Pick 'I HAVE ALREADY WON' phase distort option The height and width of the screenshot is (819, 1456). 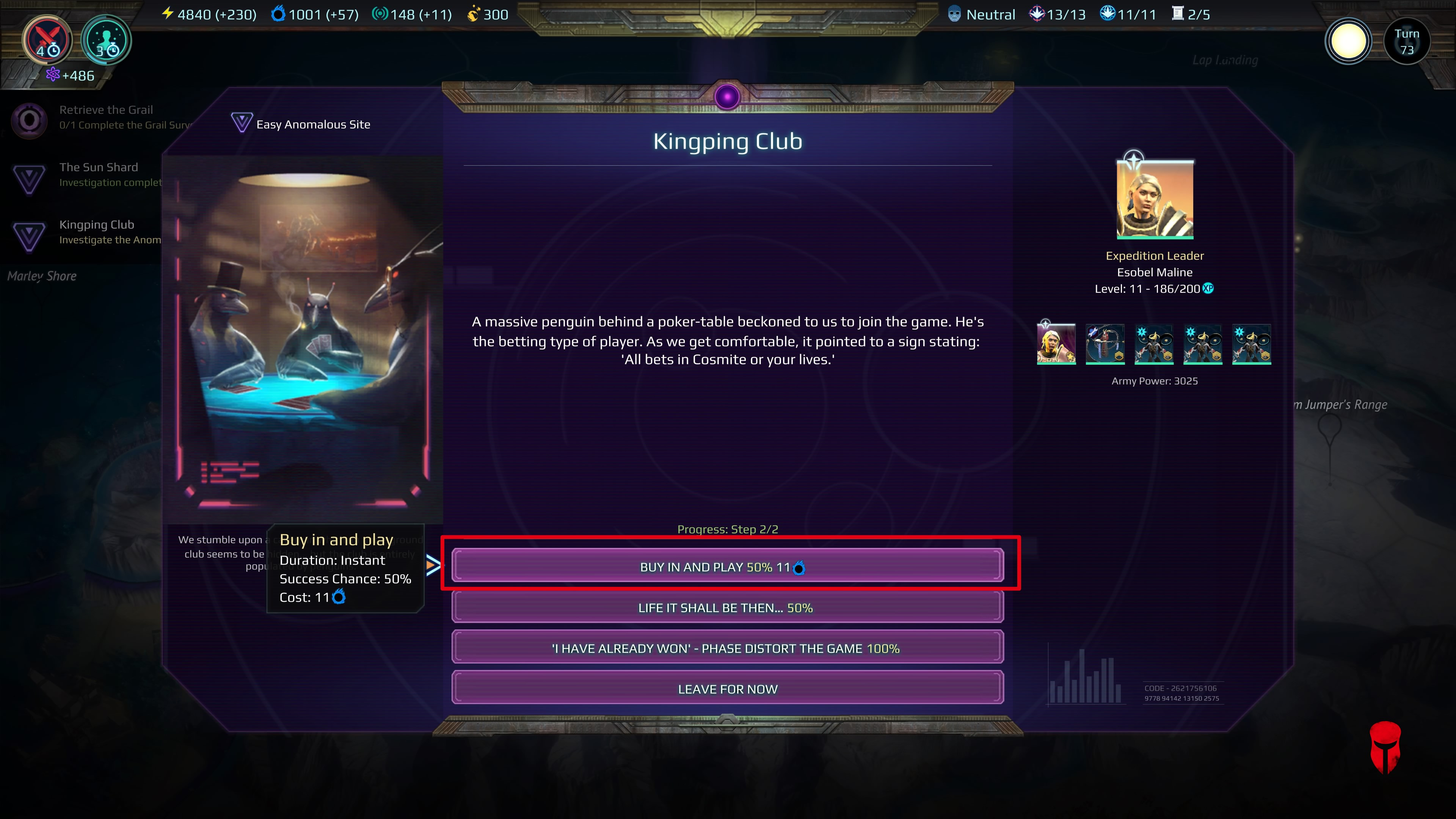pos(727,648)
